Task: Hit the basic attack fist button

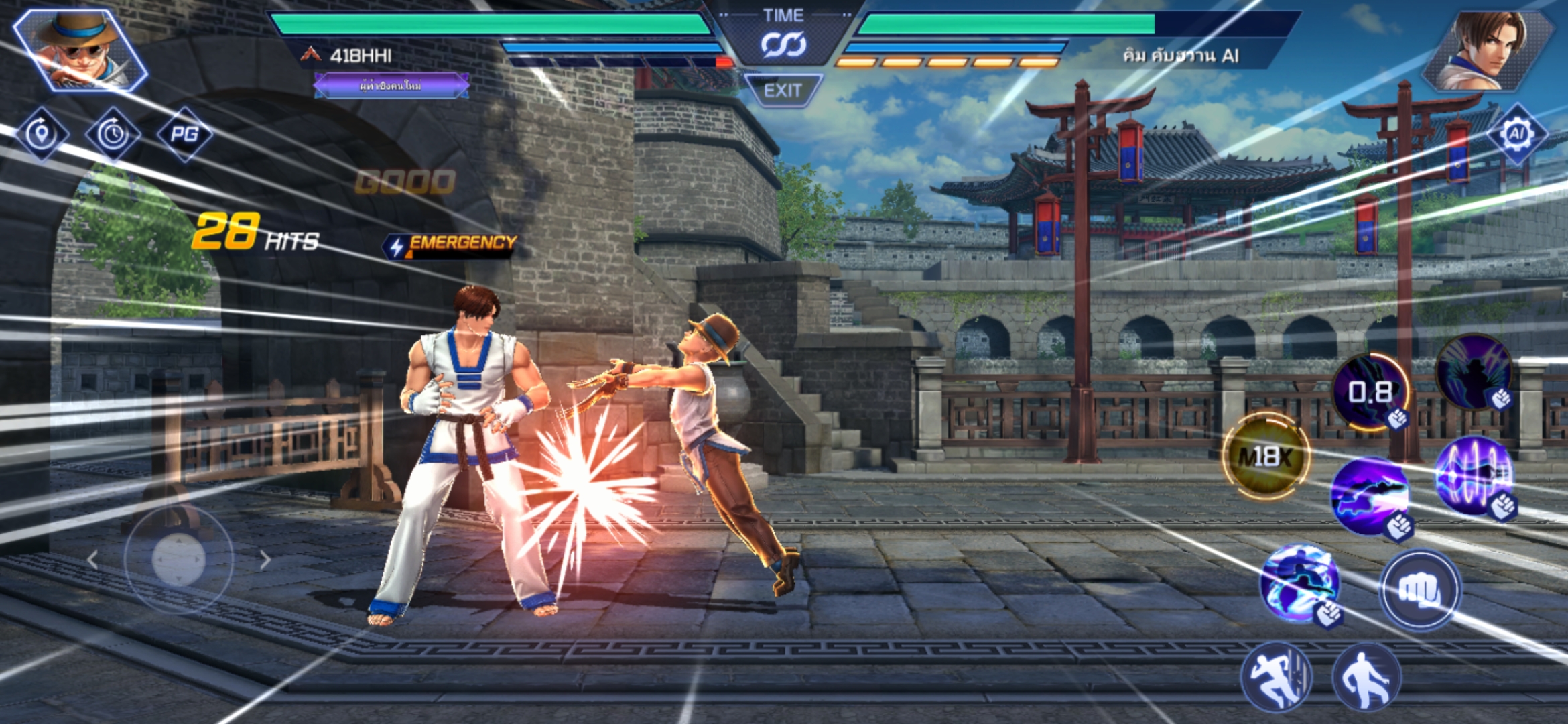Action: coord(1419,590)
